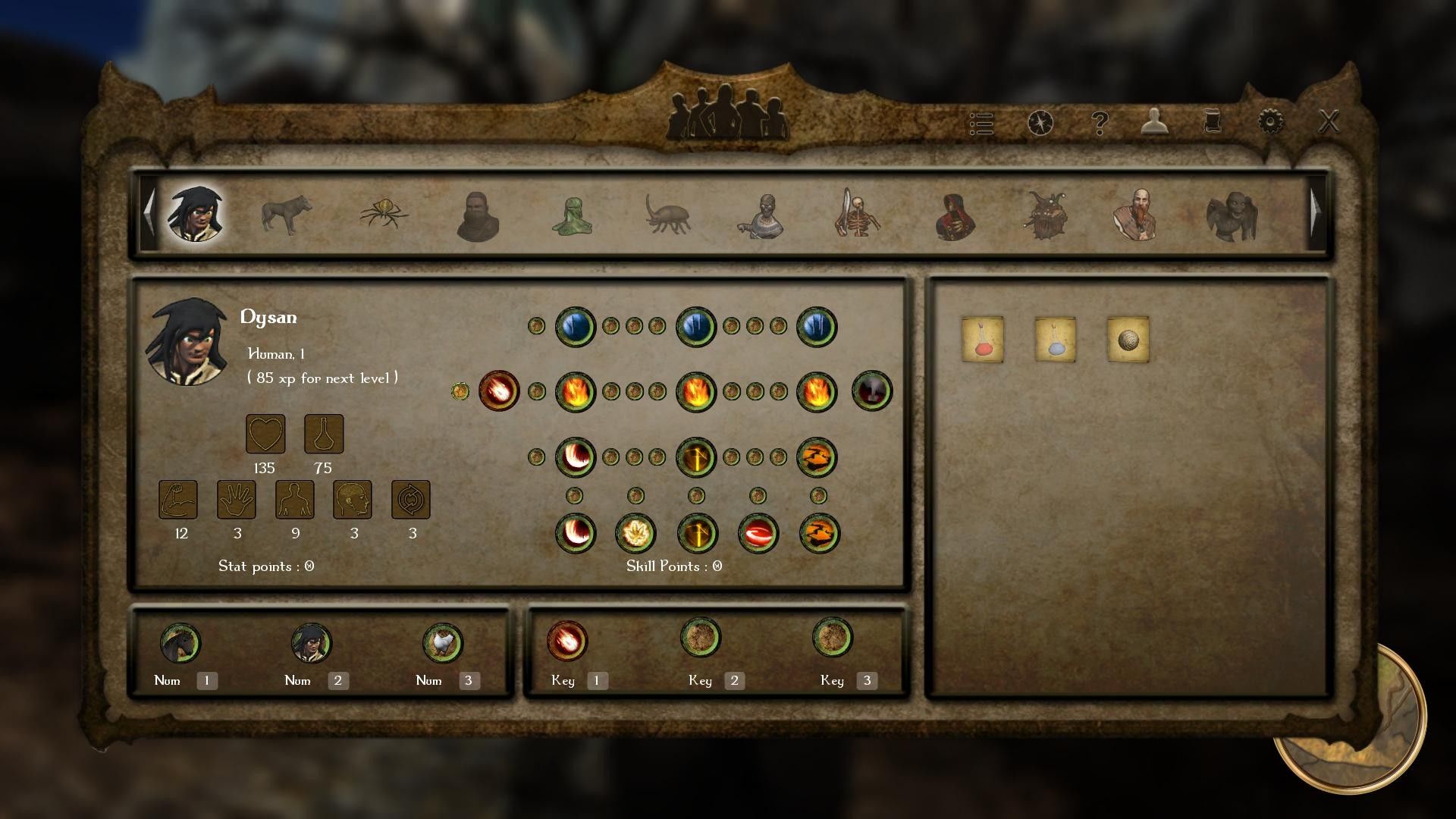This screenshot has height=819, width=1456.
Task: Show previous portraits with left arrow
Action: pos(149,212)
